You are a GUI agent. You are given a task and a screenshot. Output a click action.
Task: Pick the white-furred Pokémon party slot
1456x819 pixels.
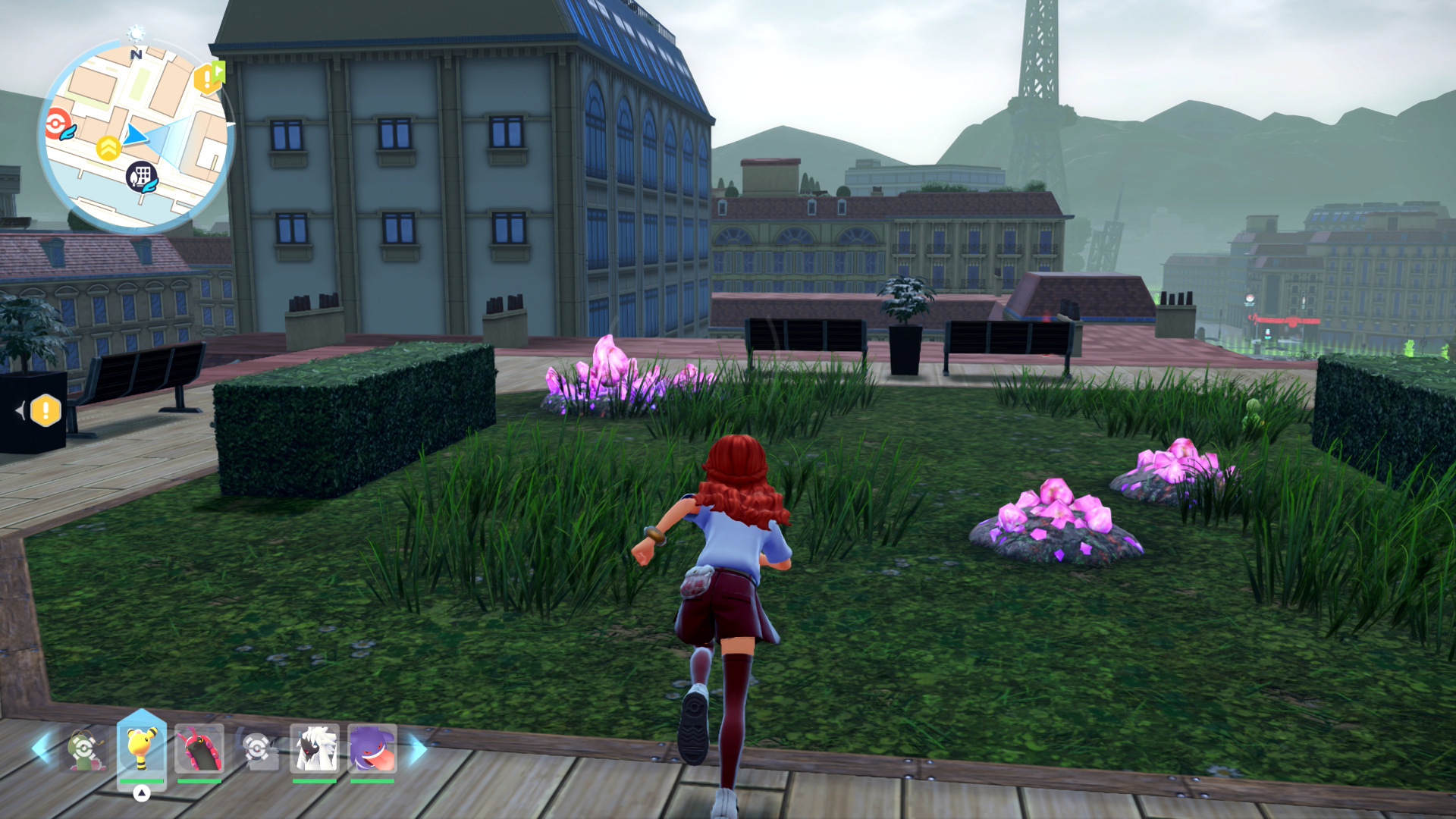click(x=314, y=748)
